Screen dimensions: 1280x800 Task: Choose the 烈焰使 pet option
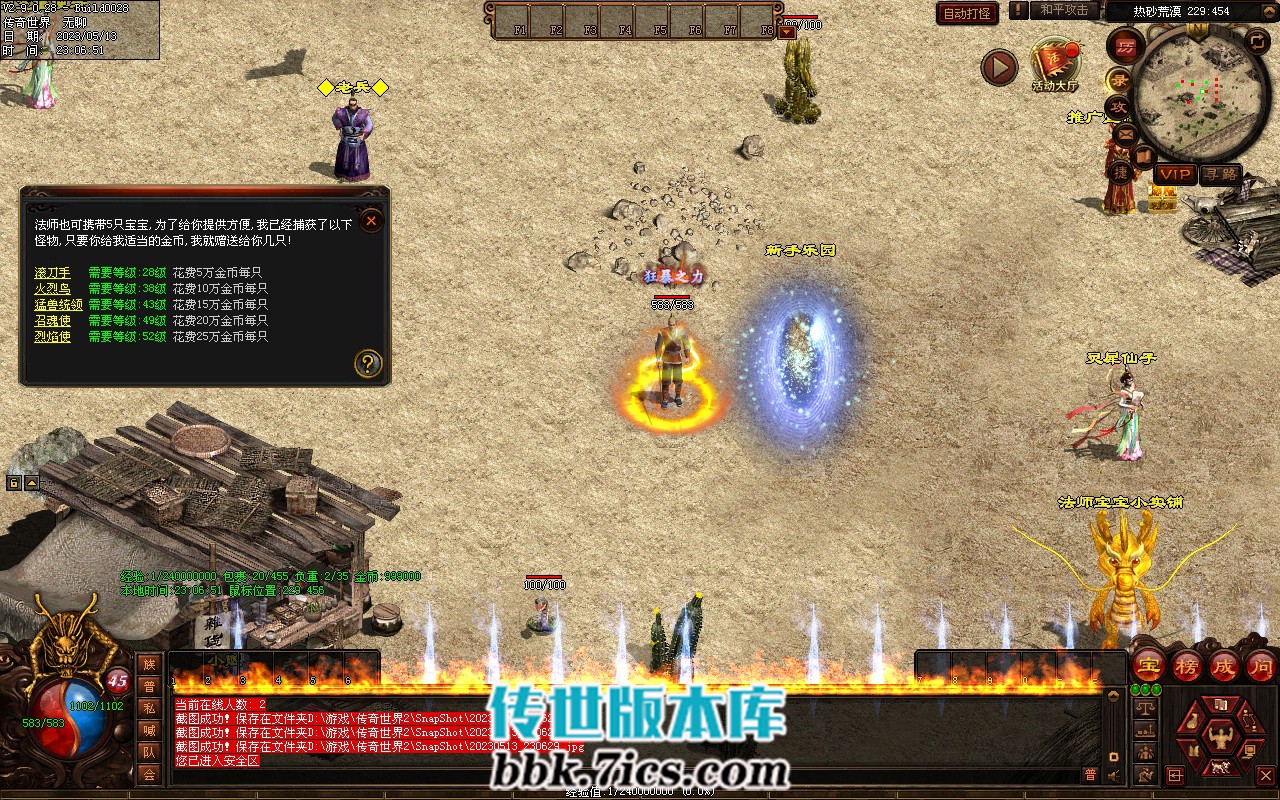tap(52, 337)
